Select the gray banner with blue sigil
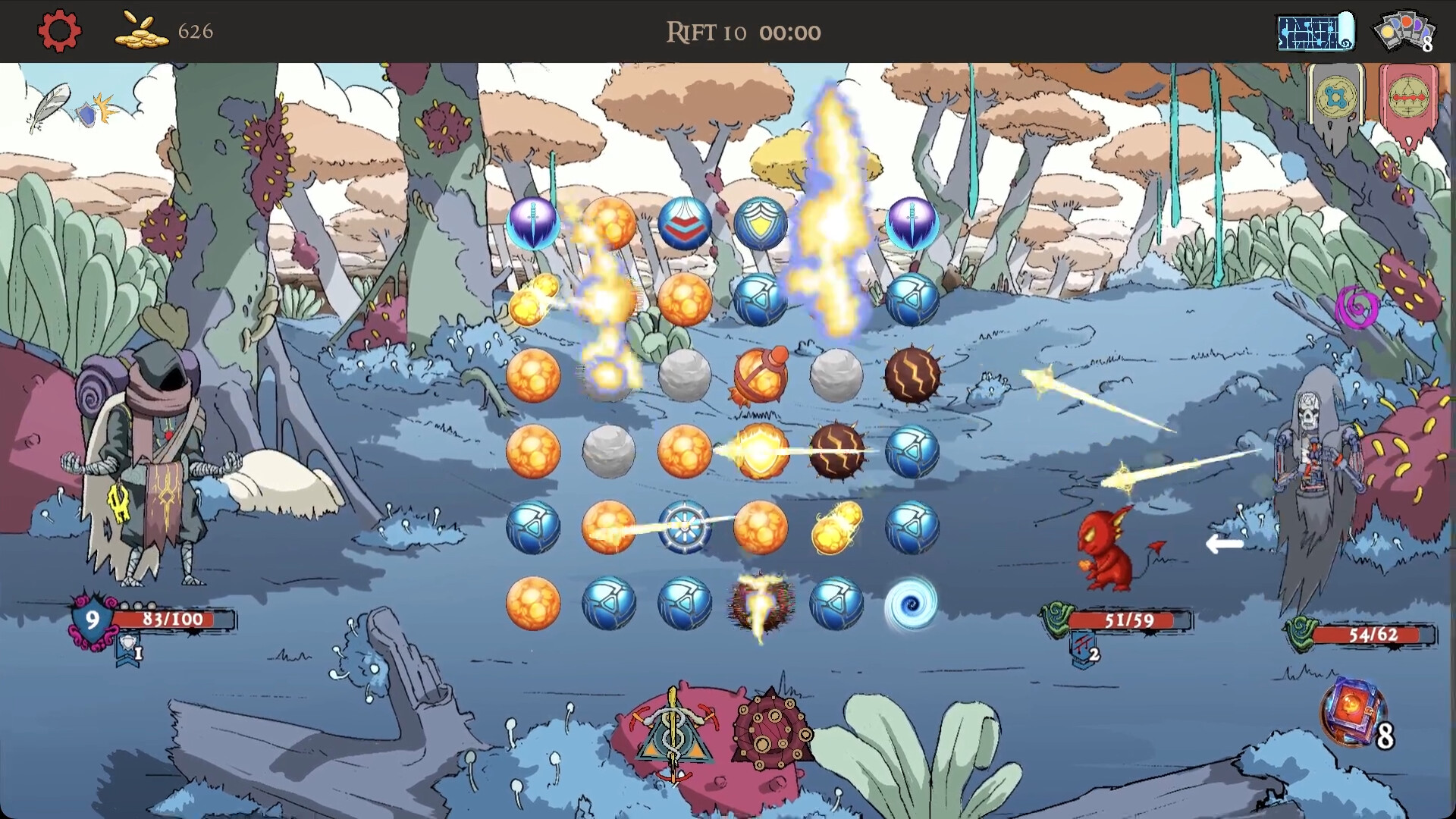Viewport: 1456px width, 819px height. 1336,99
